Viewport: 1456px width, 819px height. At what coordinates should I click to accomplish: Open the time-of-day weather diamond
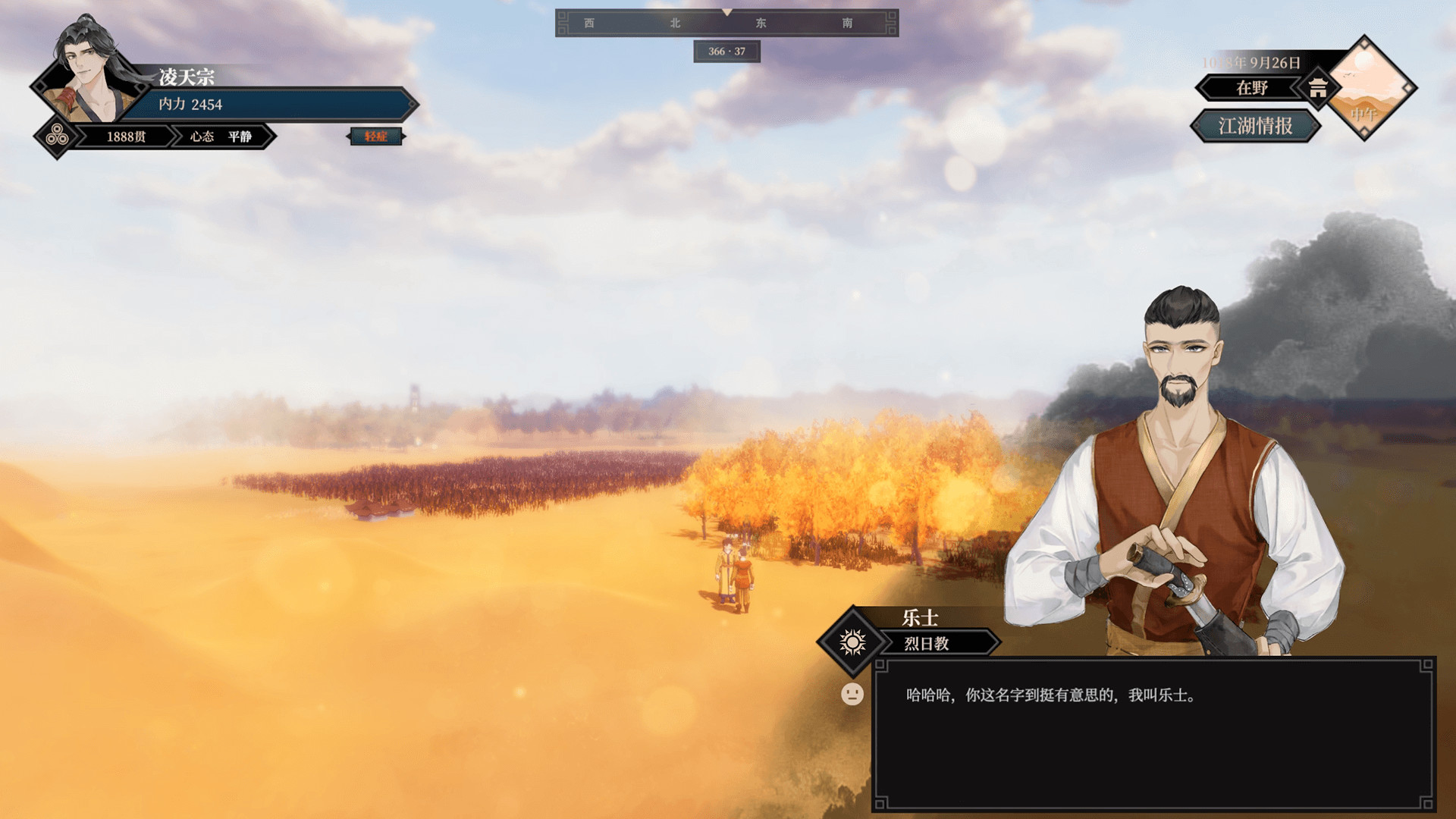(1364, 88)
